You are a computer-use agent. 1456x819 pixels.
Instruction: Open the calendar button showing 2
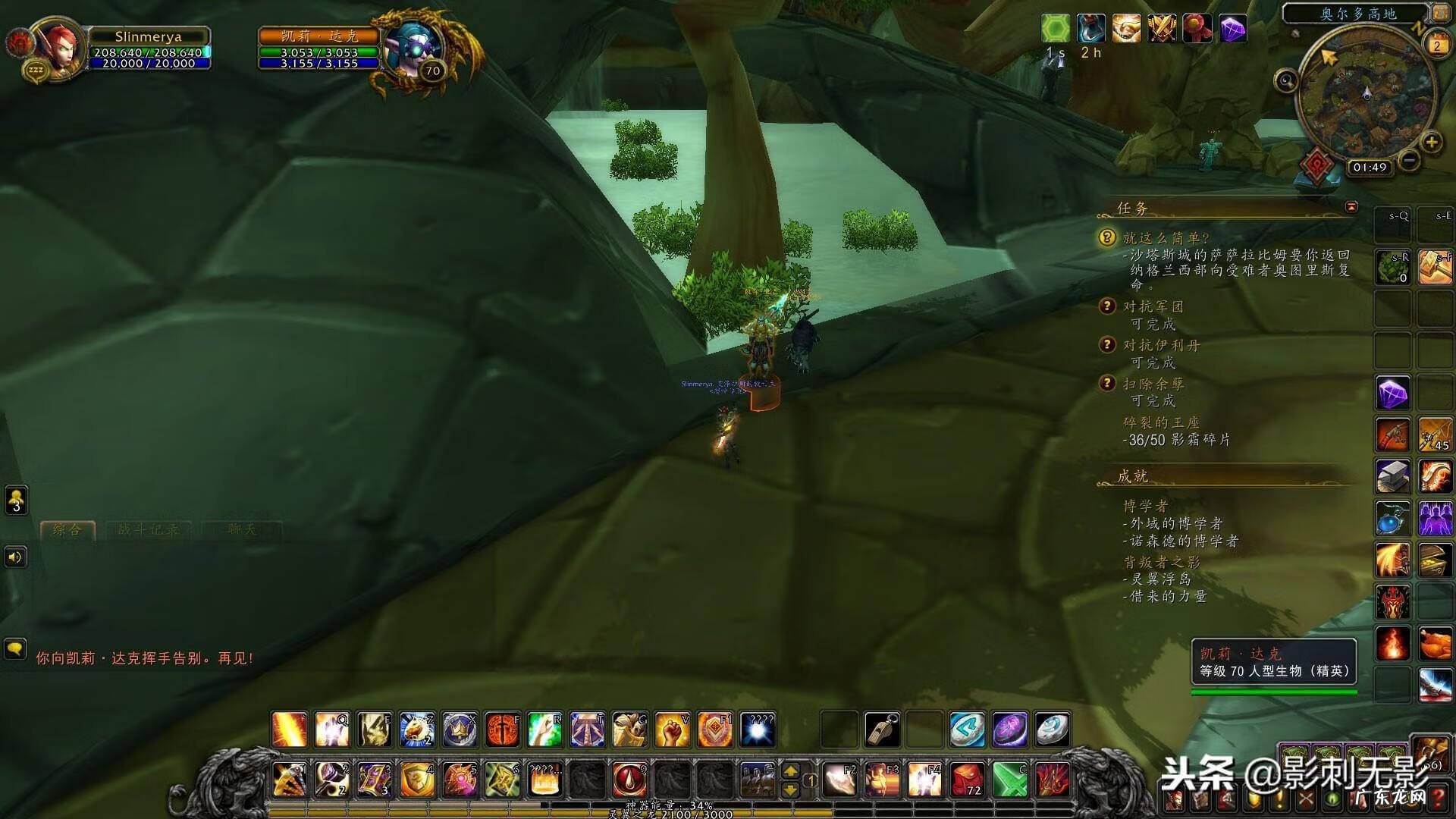[x=1436, y=45]
